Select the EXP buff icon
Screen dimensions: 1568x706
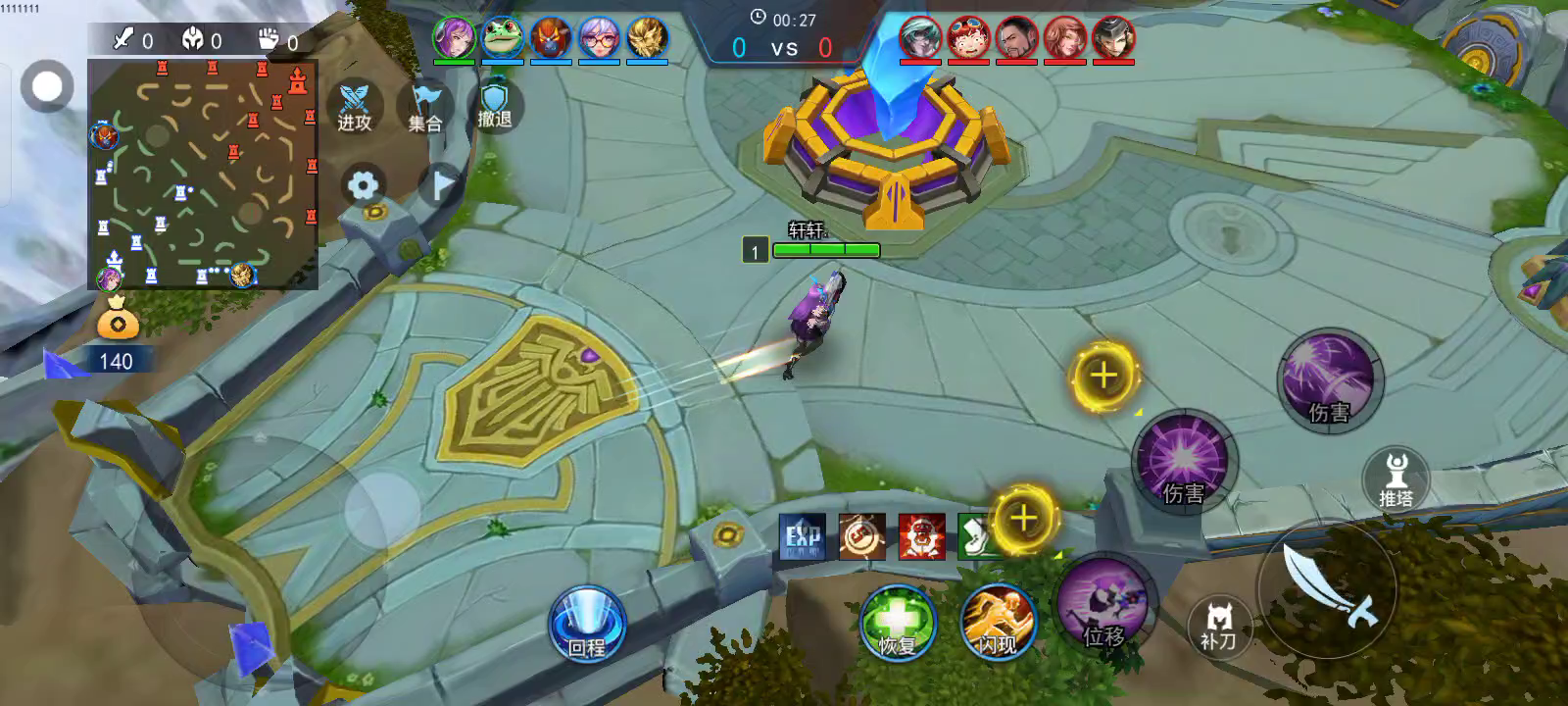803,536
